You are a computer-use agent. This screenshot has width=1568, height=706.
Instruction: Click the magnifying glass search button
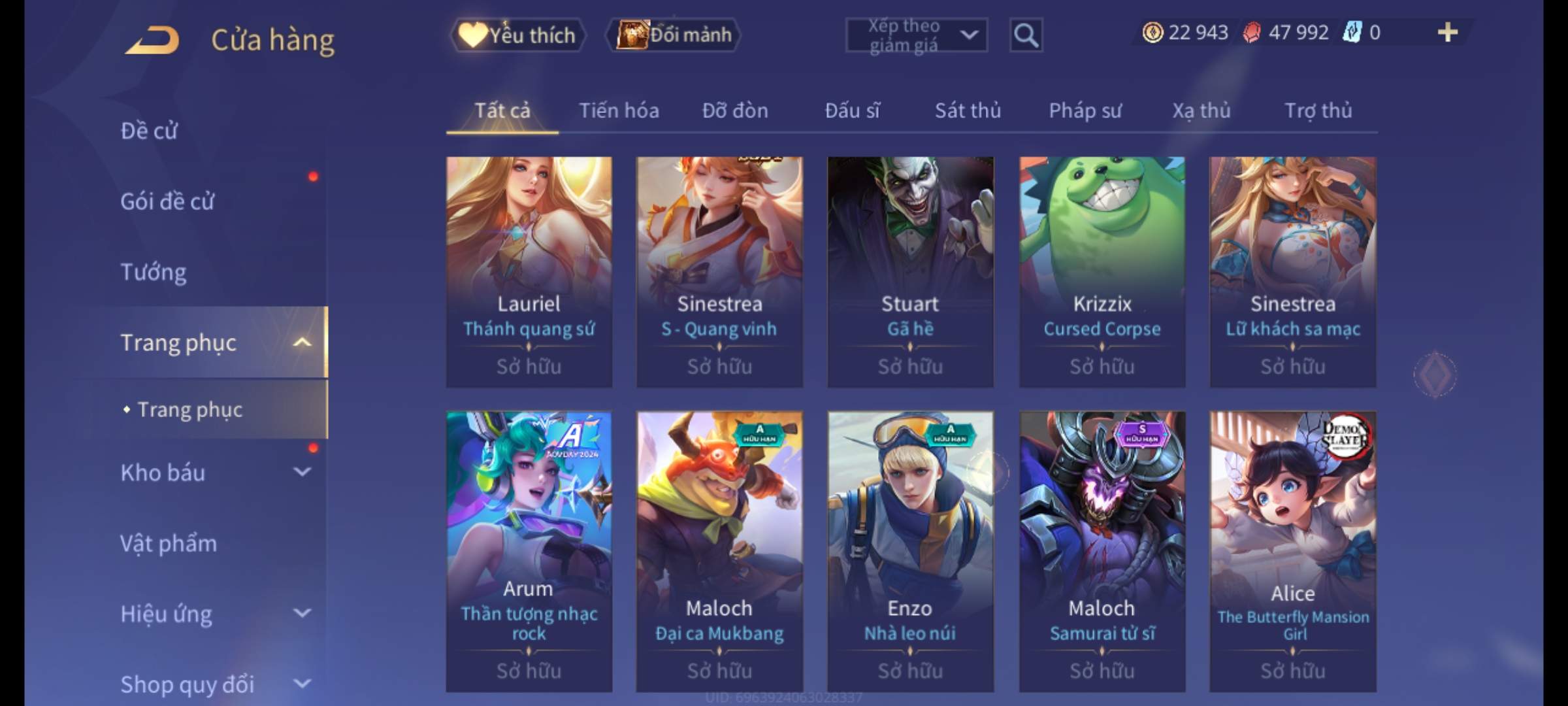click(x=1026, y=35)
